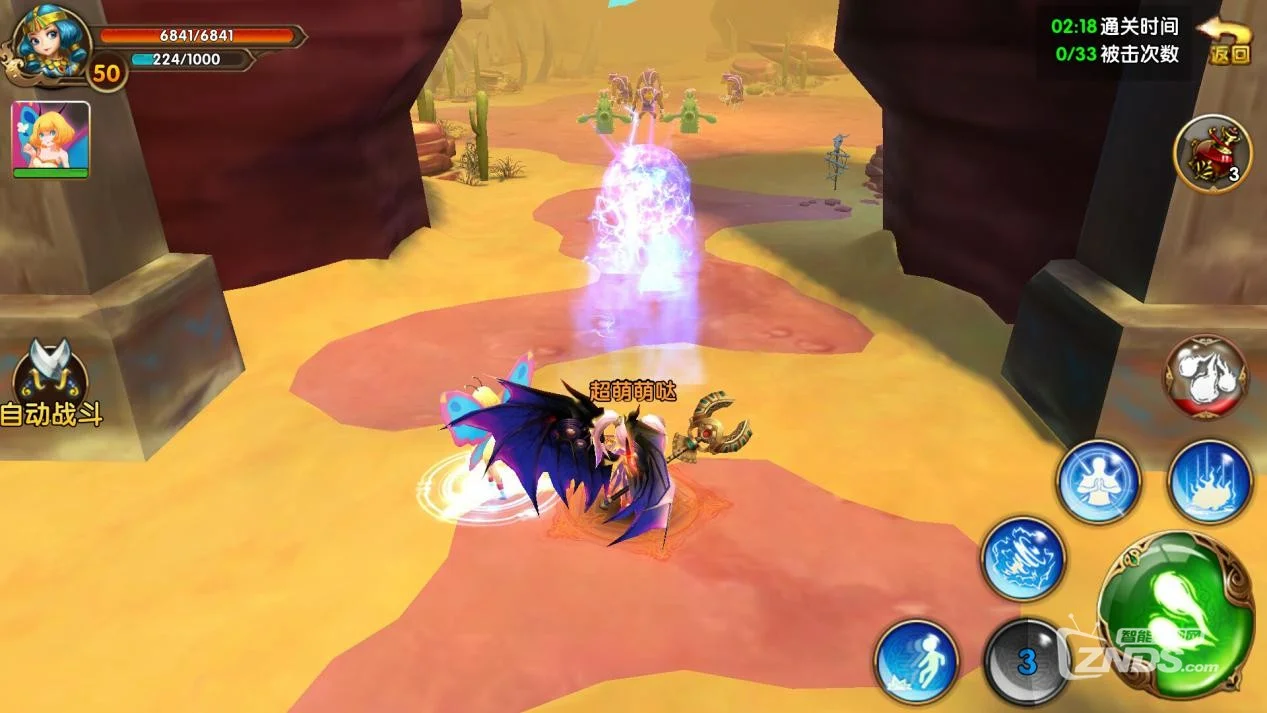1267x713 pixels.
Task: Use the red potion with count 3
Action: tap(1212, 153)
